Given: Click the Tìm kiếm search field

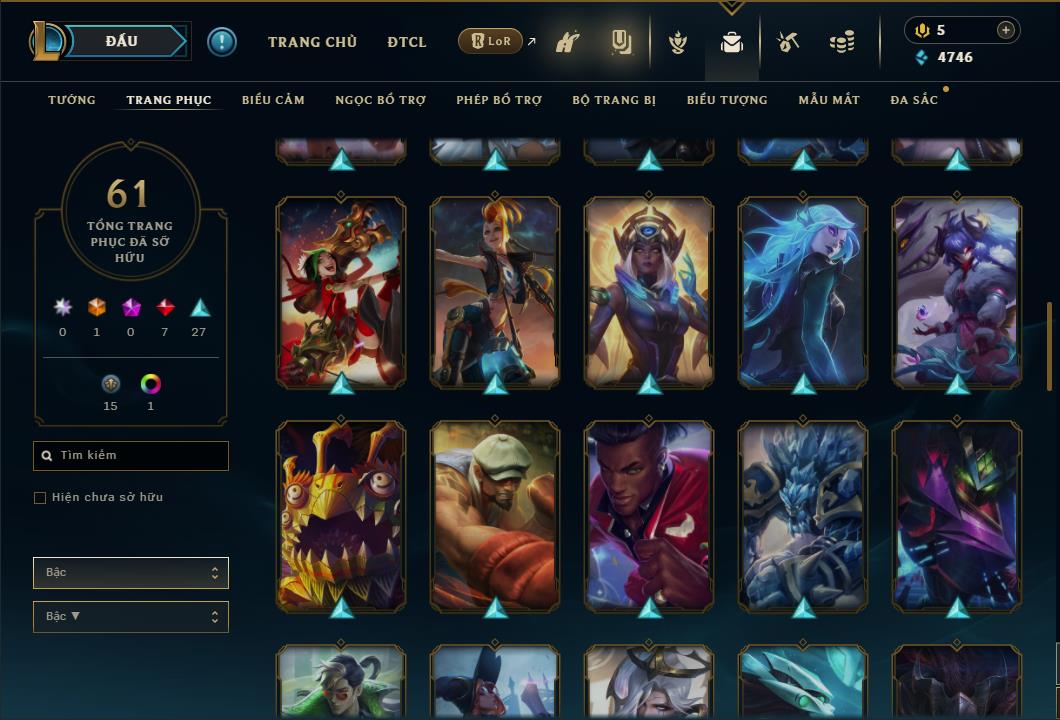Looking at the screenshot, I should (x=131, y=456).
